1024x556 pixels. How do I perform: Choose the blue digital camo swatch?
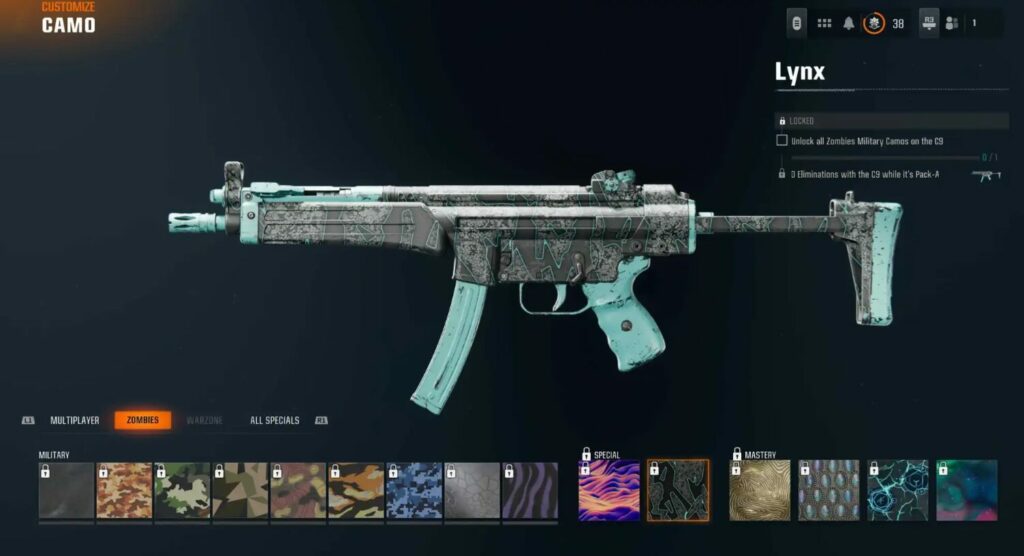point(414,490)
